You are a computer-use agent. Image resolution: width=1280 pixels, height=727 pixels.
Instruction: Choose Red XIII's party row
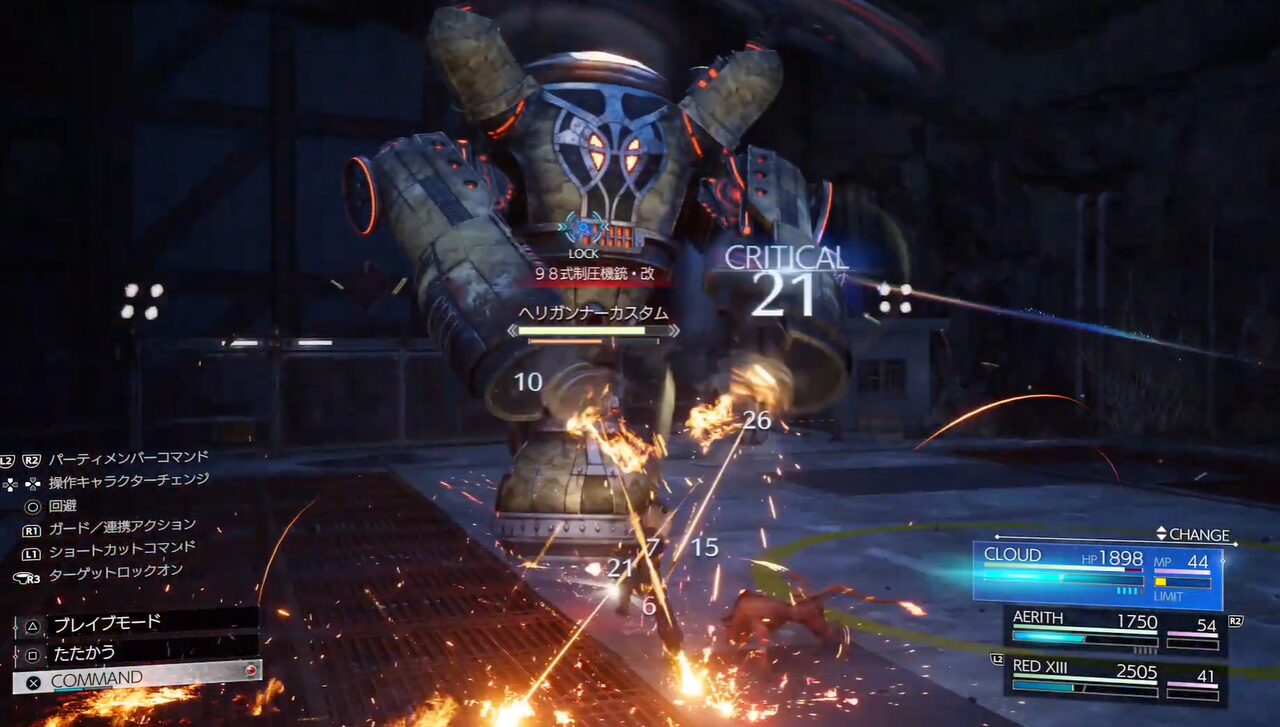click(1114, 680)
